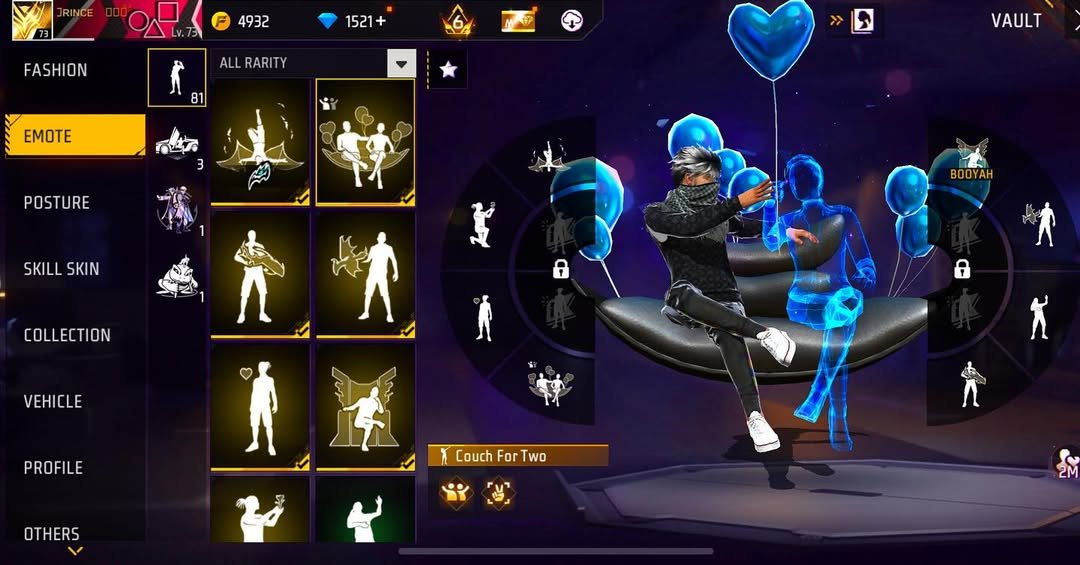
Task: Open the Fashion vault section
Action: (56, 70)
